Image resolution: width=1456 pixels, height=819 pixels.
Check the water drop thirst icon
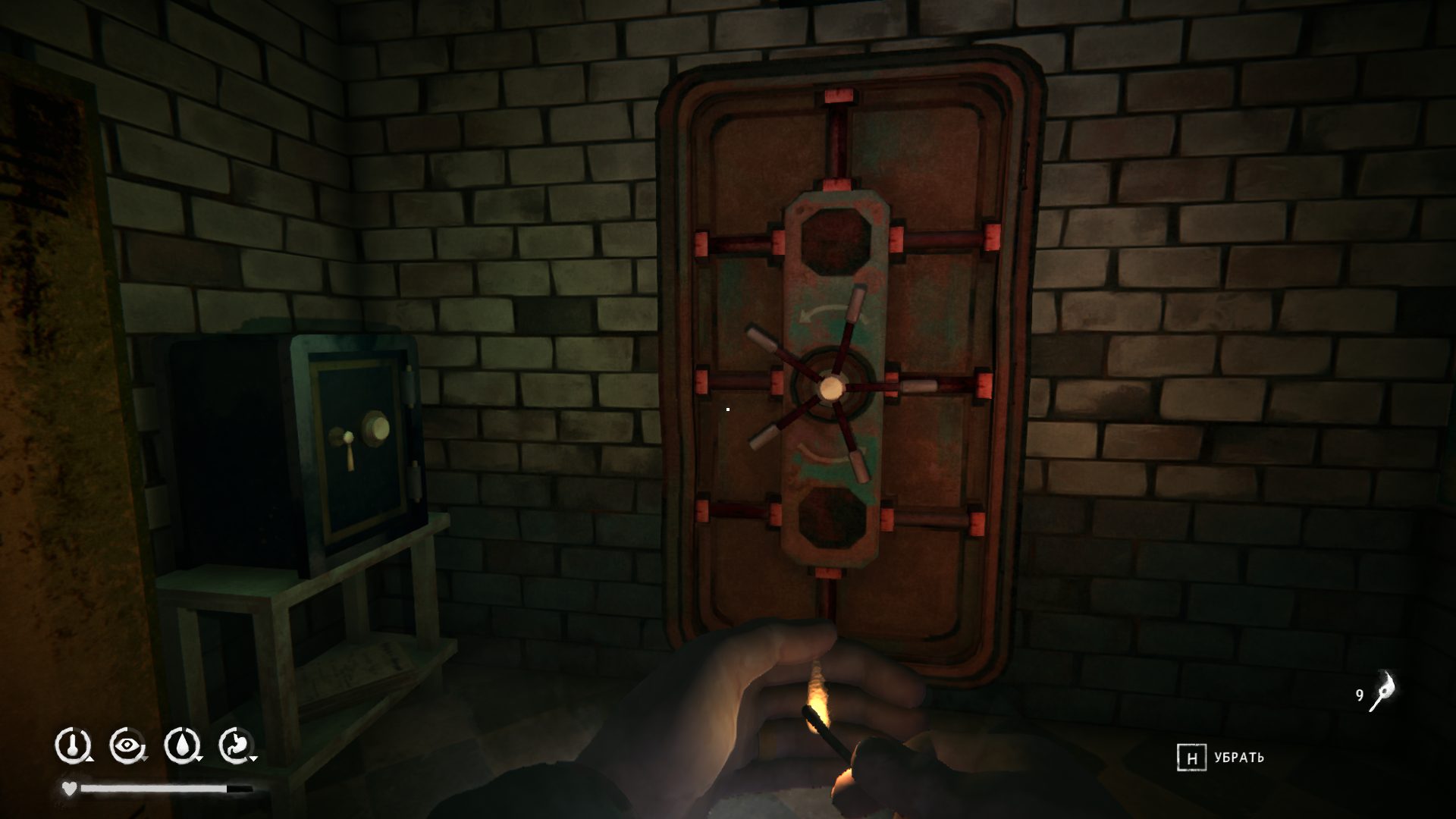click(x=181, y=745)
